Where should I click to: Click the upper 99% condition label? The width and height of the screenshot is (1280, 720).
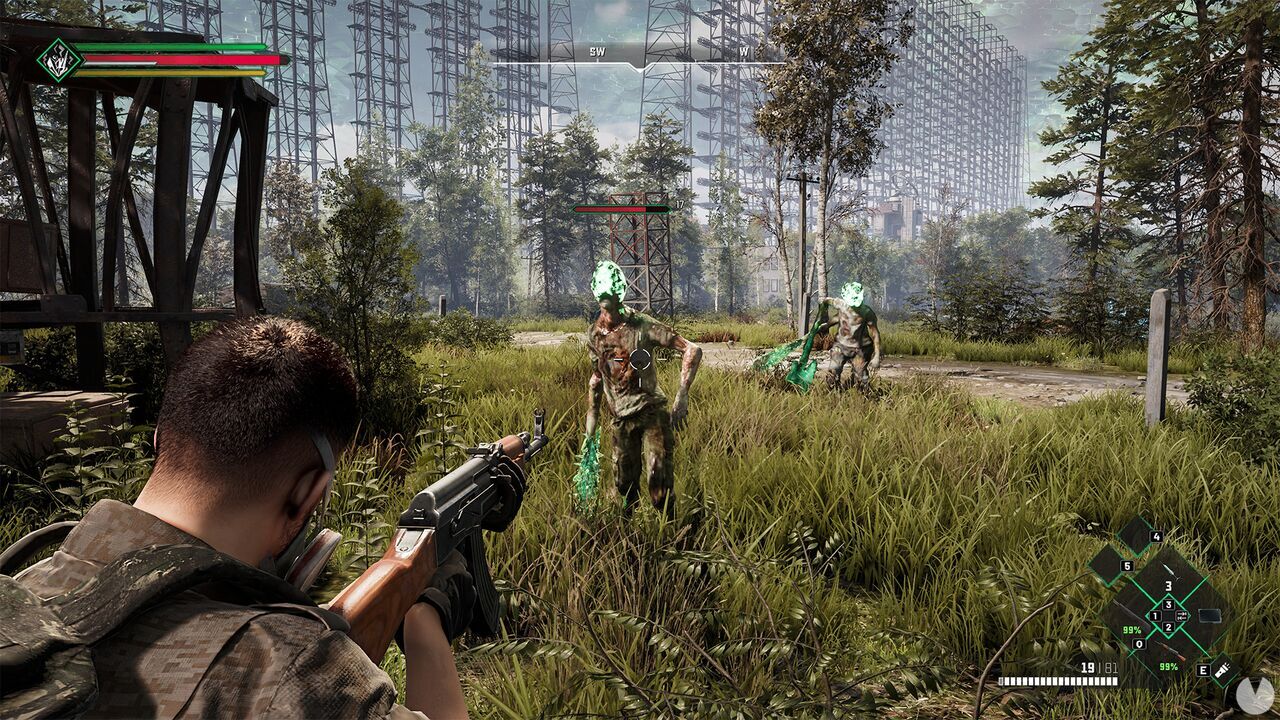1132,630
